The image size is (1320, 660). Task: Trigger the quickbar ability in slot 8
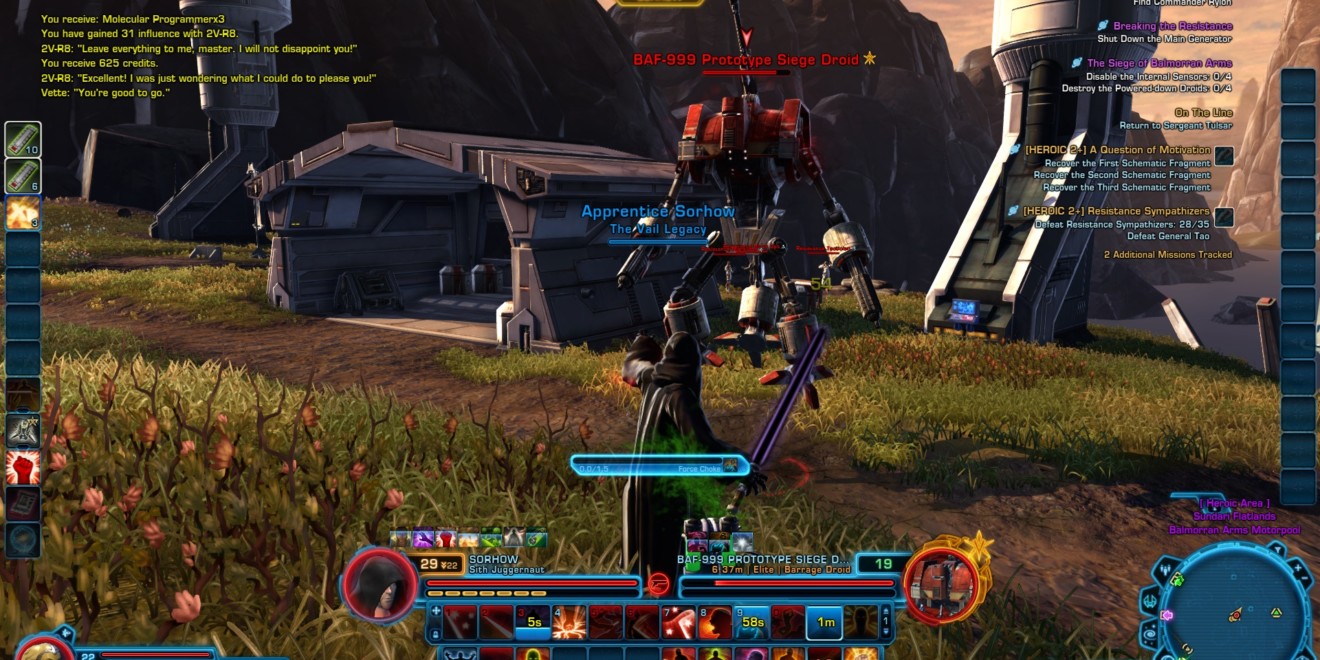click(715, 622)
